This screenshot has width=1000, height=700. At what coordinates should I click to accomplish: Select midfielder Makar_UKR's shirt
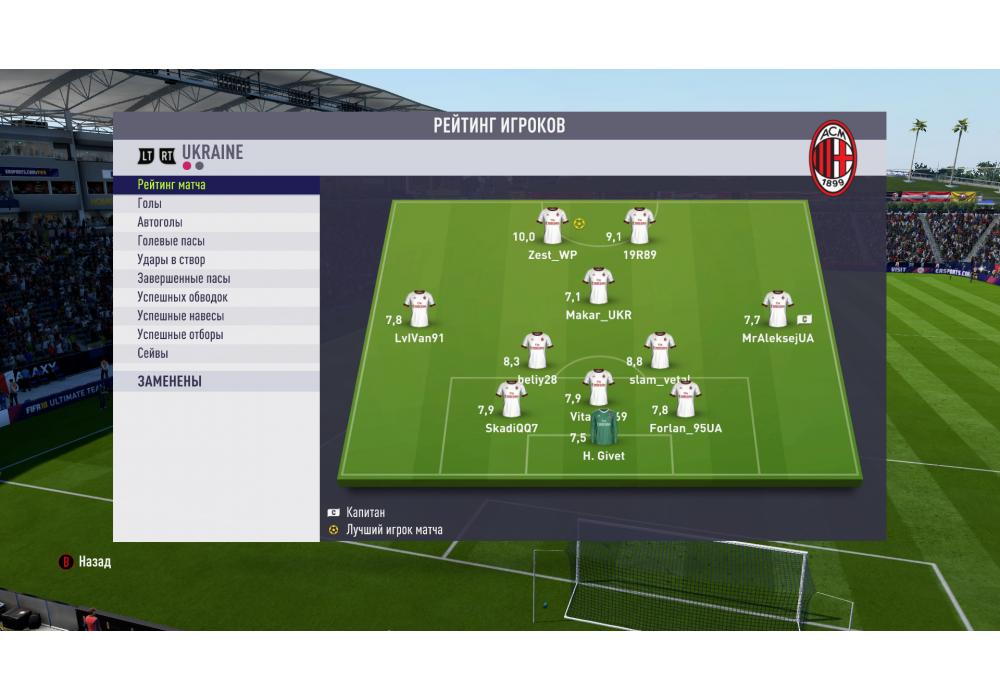click(x=598, y=286)
